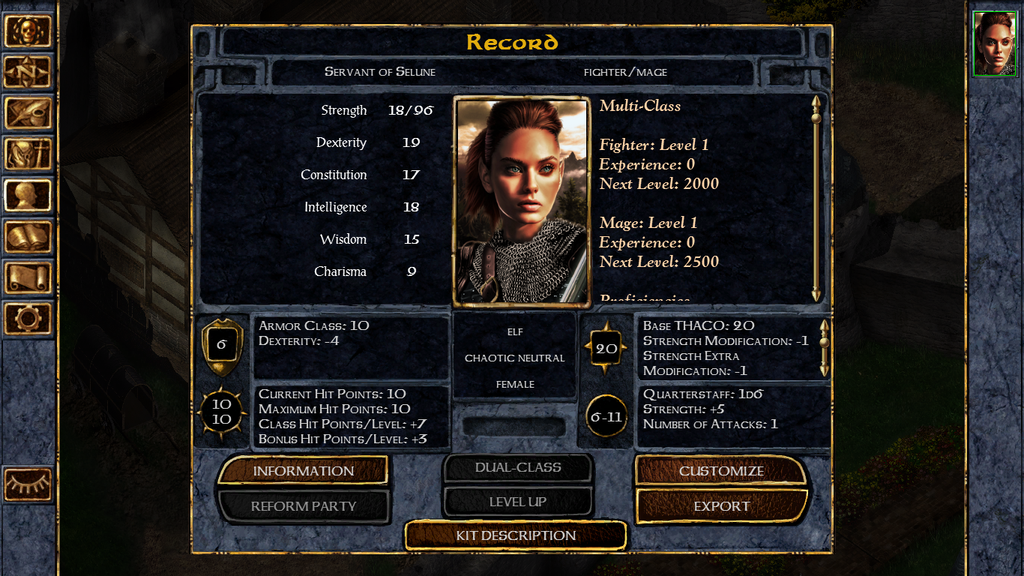
Task: Open the Information panel
Action: [x=303, y=471]
